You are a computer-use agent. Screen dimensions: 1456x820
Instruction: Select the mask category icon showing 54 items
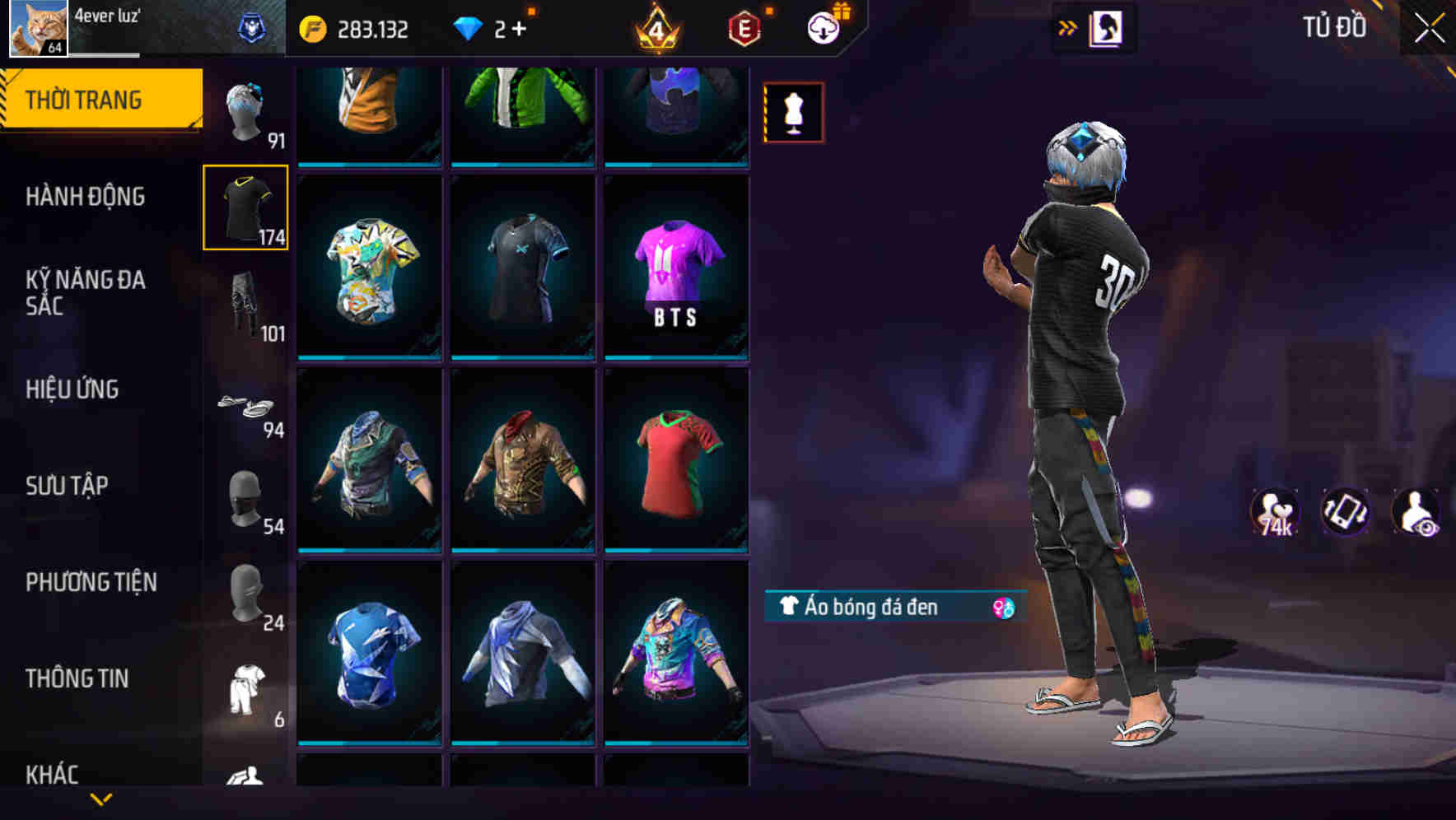[245, 500]
